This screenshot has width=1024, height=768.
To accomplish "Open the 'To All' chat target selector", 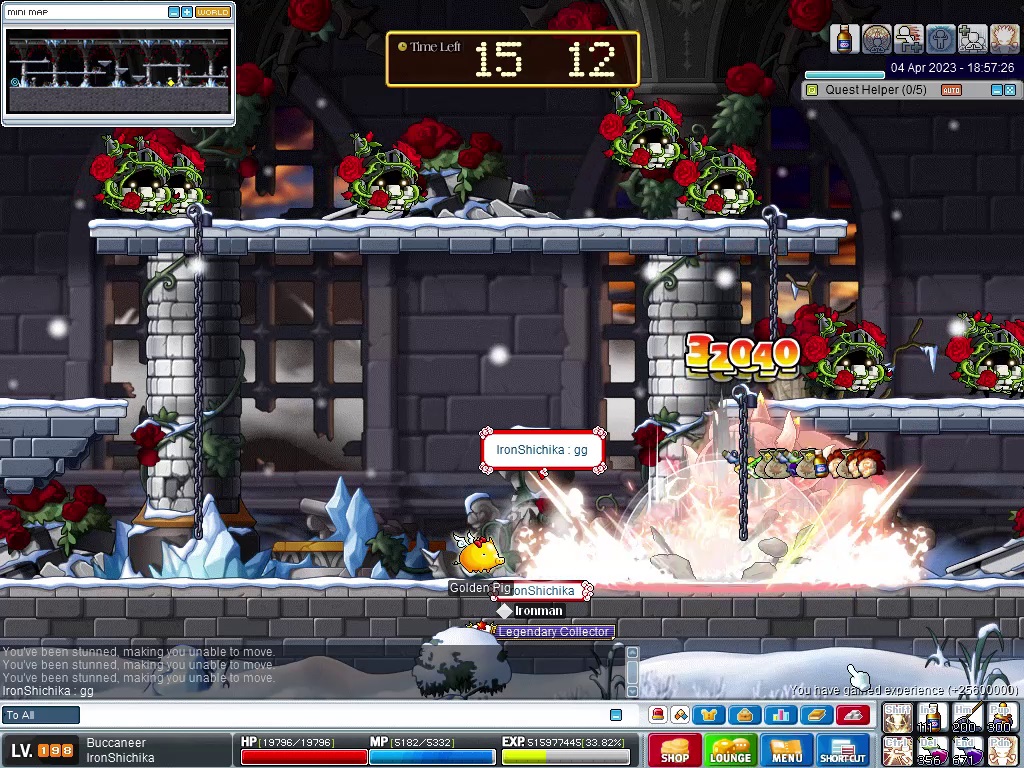I will coord(41,715).
